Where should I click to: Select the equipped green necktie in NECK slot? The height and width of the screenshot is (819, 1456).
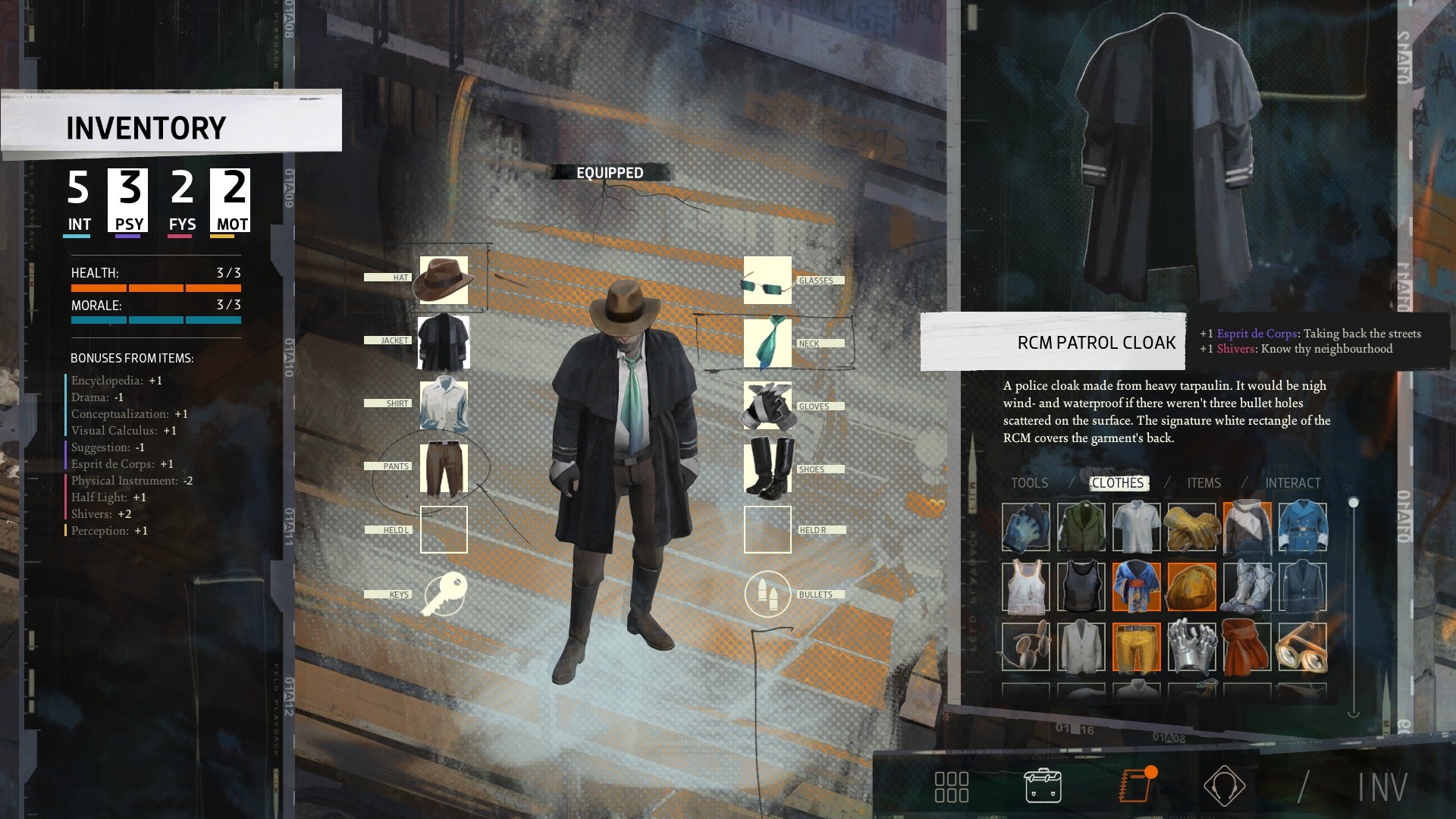[767, 344]
